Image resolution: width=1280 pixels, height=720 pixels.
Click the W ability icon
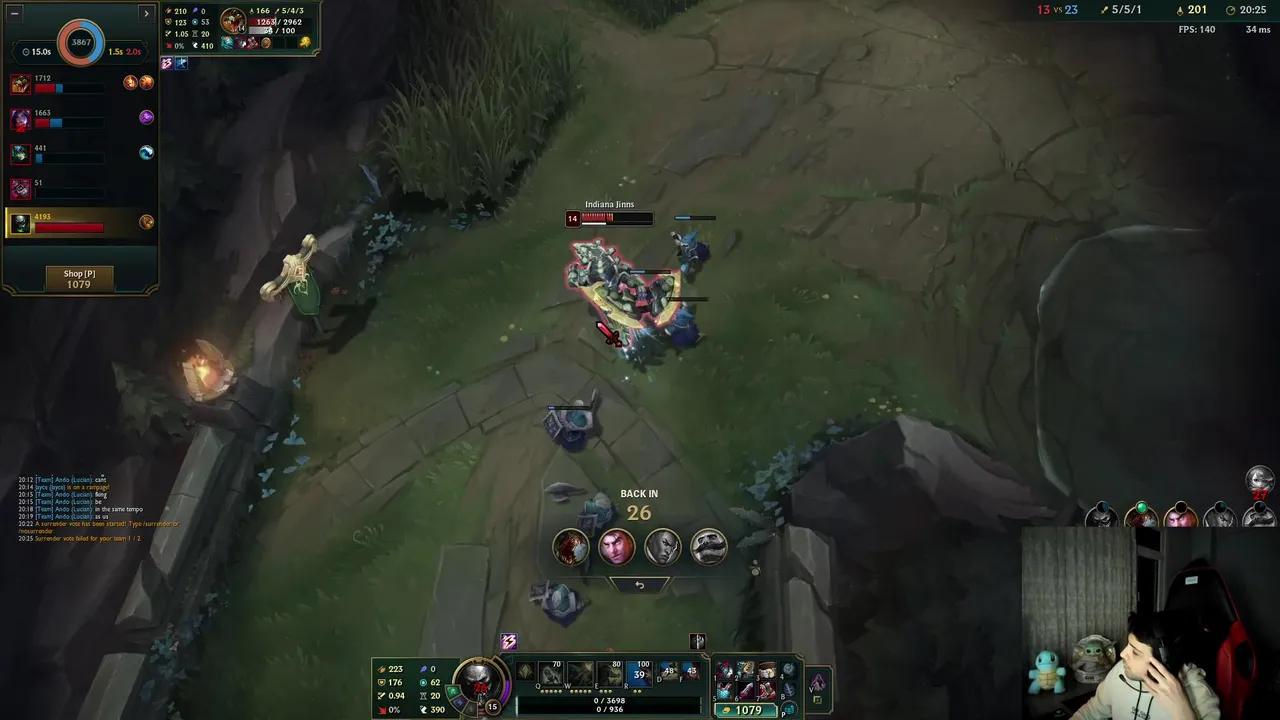[579, 673]
